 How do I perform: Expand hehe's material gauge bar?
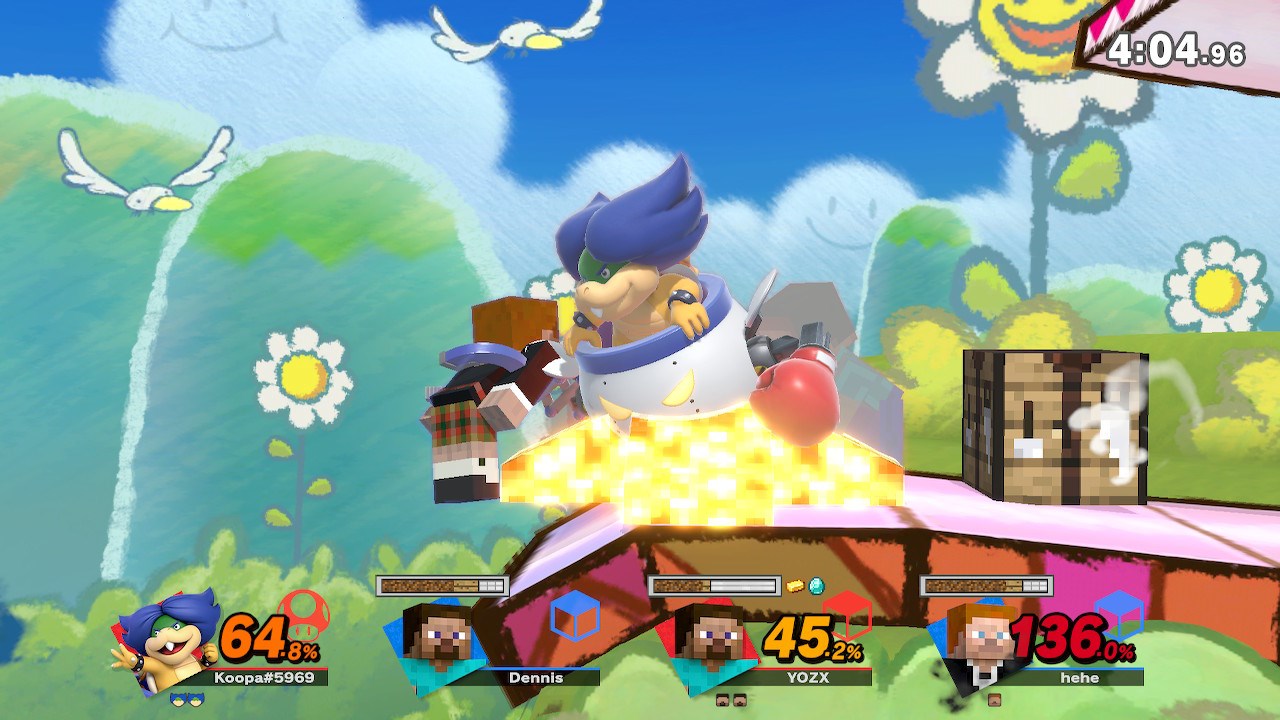click(x=988, y=585)
